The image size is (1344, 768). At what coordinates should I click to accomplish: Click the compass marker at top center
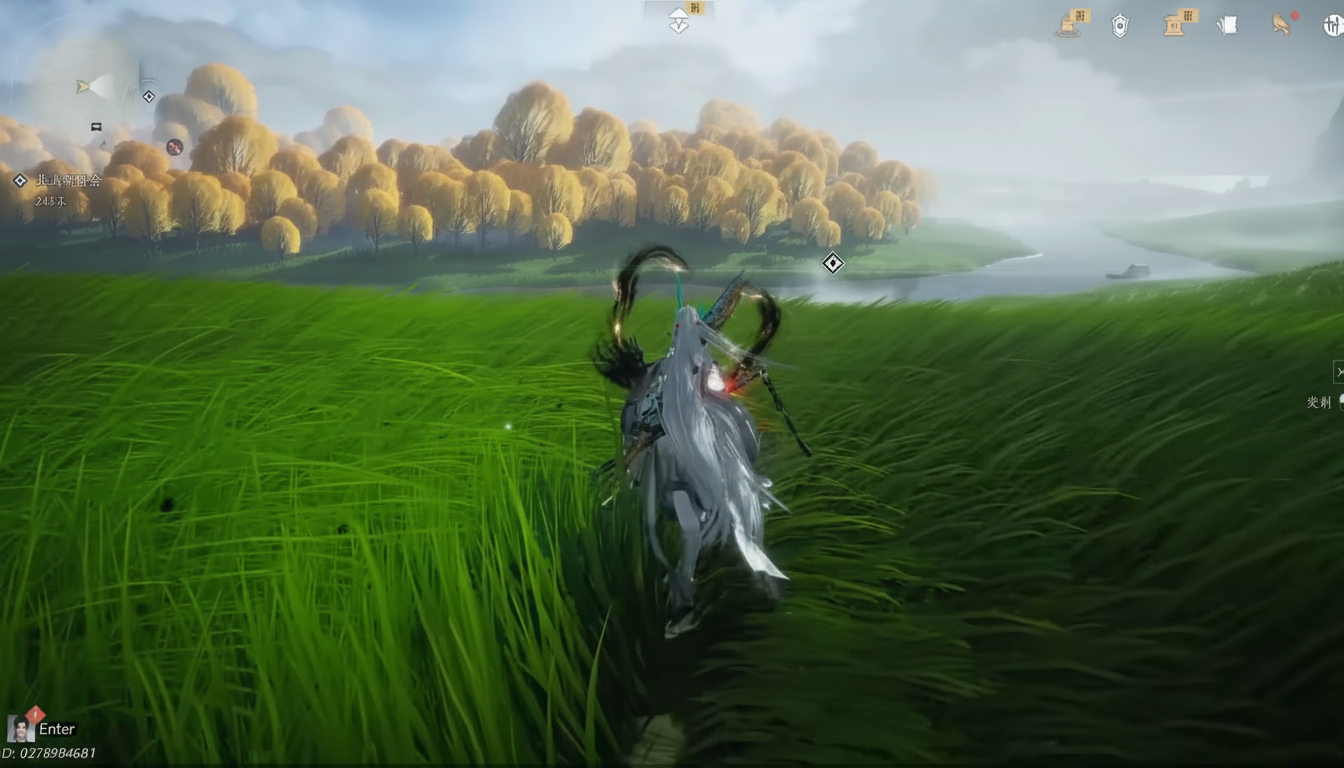click(x=679, y=20)
